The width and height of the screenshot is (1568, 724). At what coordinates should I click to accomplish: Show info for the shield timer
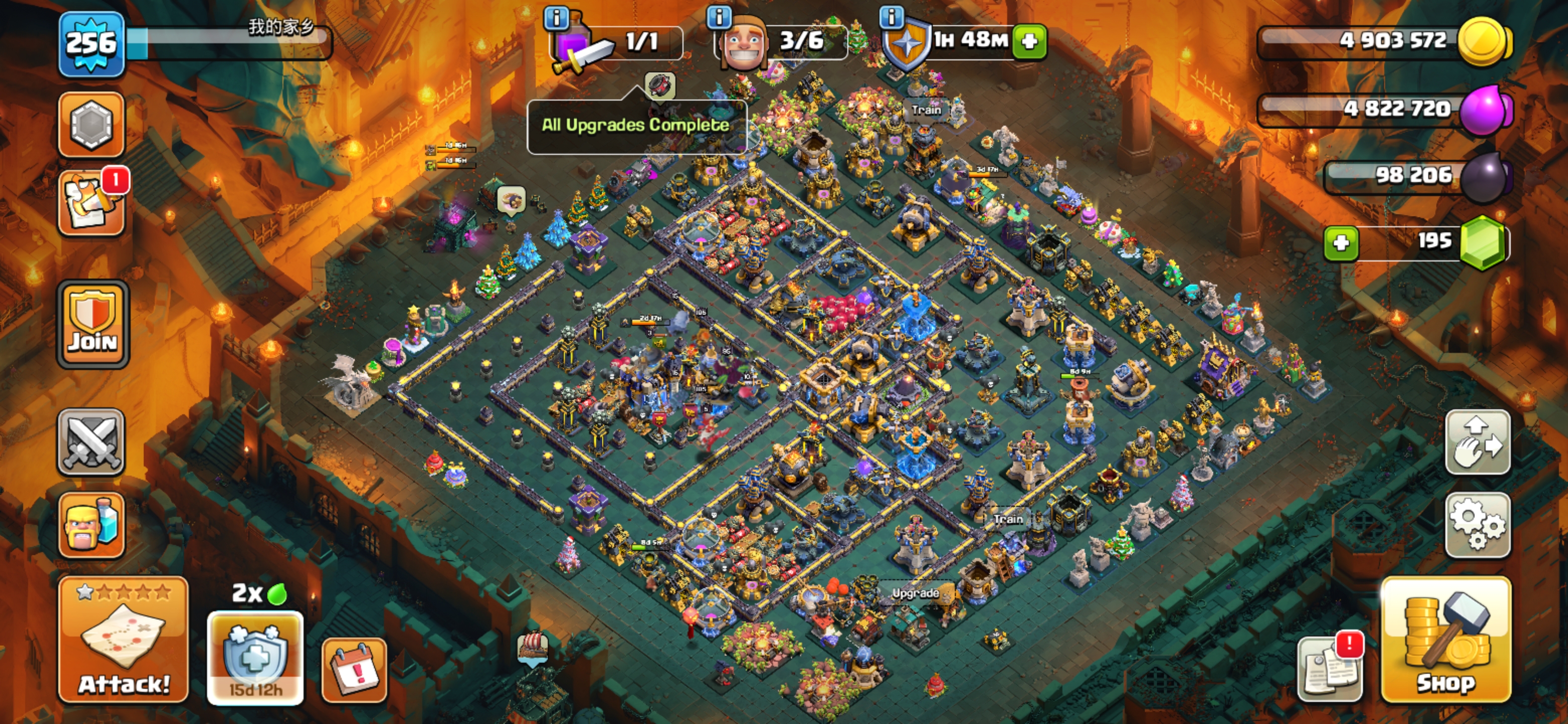pos(892,17)
